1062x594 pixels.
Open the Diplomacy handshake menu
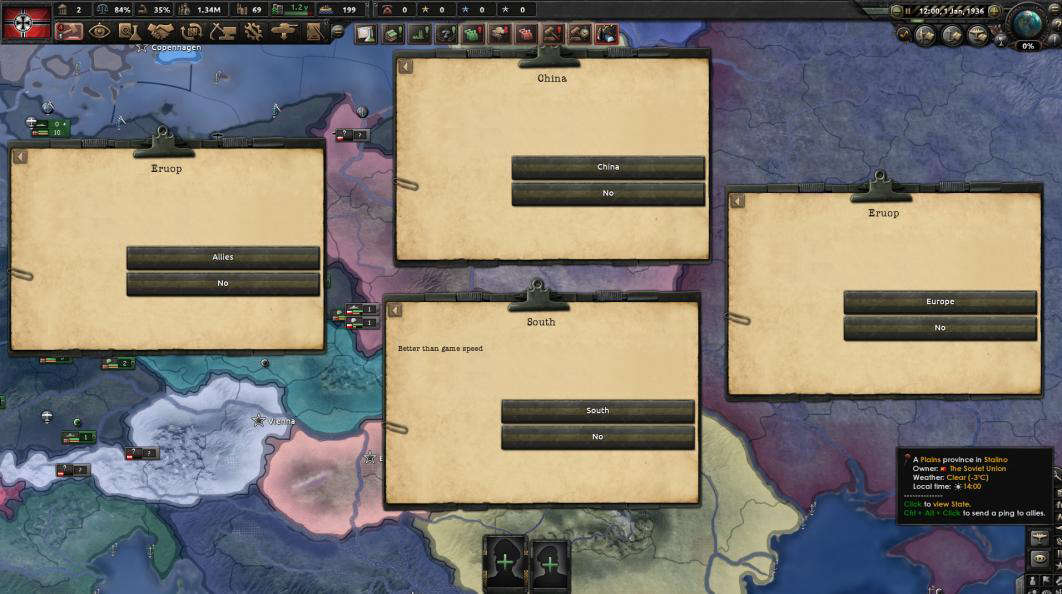click(x=161, y=32)
